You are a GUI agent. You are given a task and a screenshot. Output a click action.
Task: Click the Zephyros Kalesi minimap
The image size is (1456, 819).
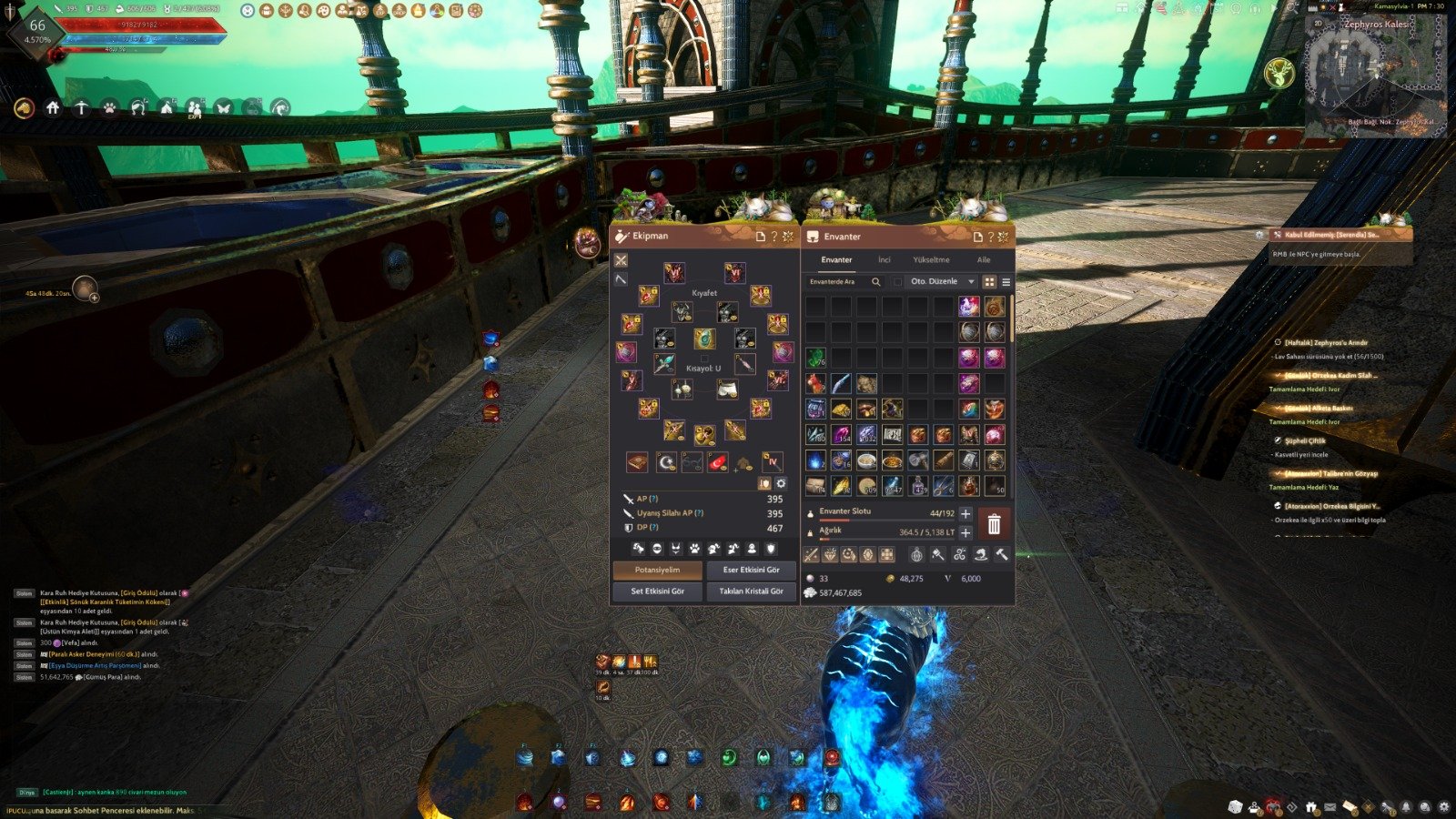tap(1375, 77)
